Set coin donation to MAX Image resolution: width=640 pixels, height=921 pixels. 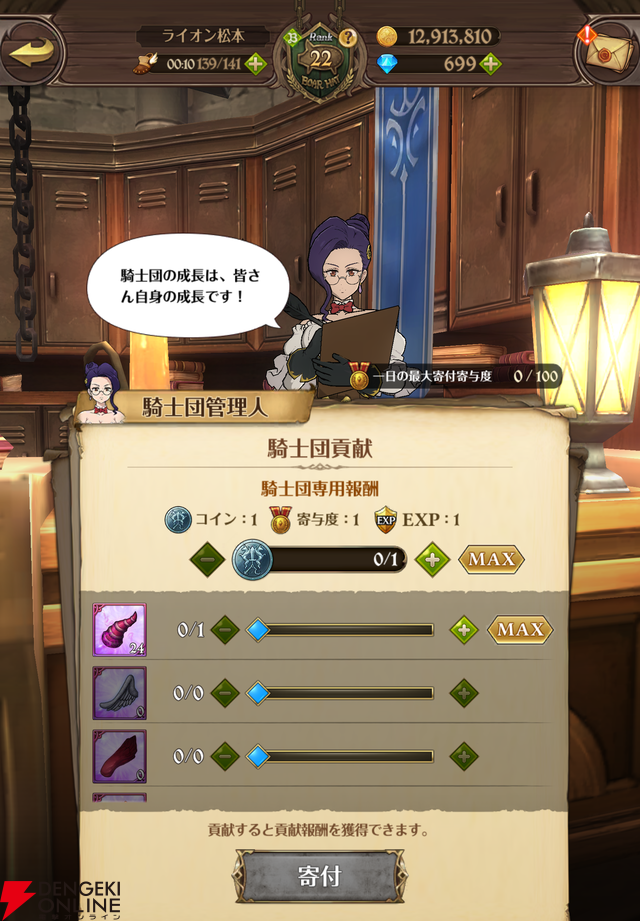491,559
